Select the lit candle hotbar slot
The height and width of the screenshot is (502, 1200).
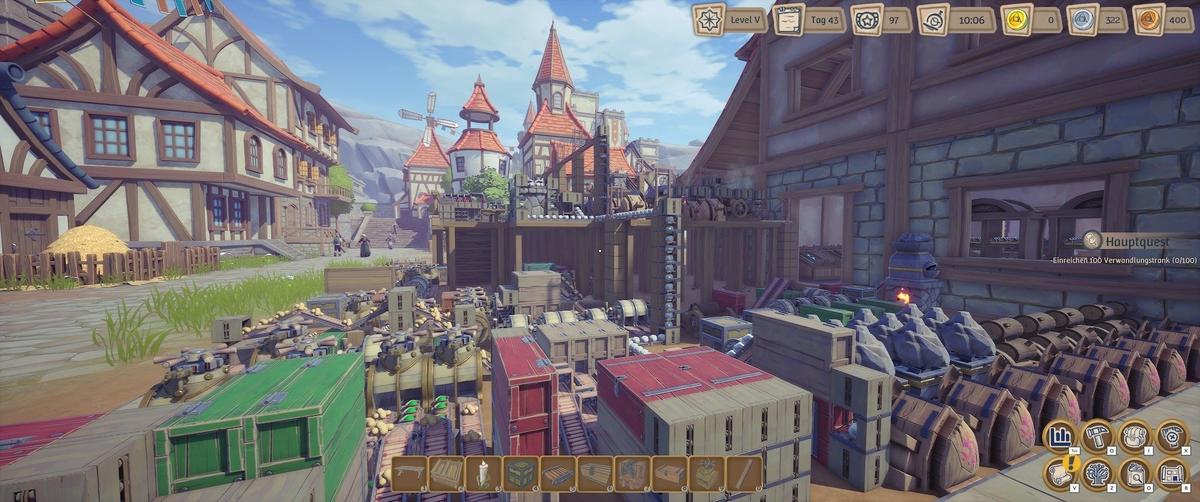[x=482, y=473]
